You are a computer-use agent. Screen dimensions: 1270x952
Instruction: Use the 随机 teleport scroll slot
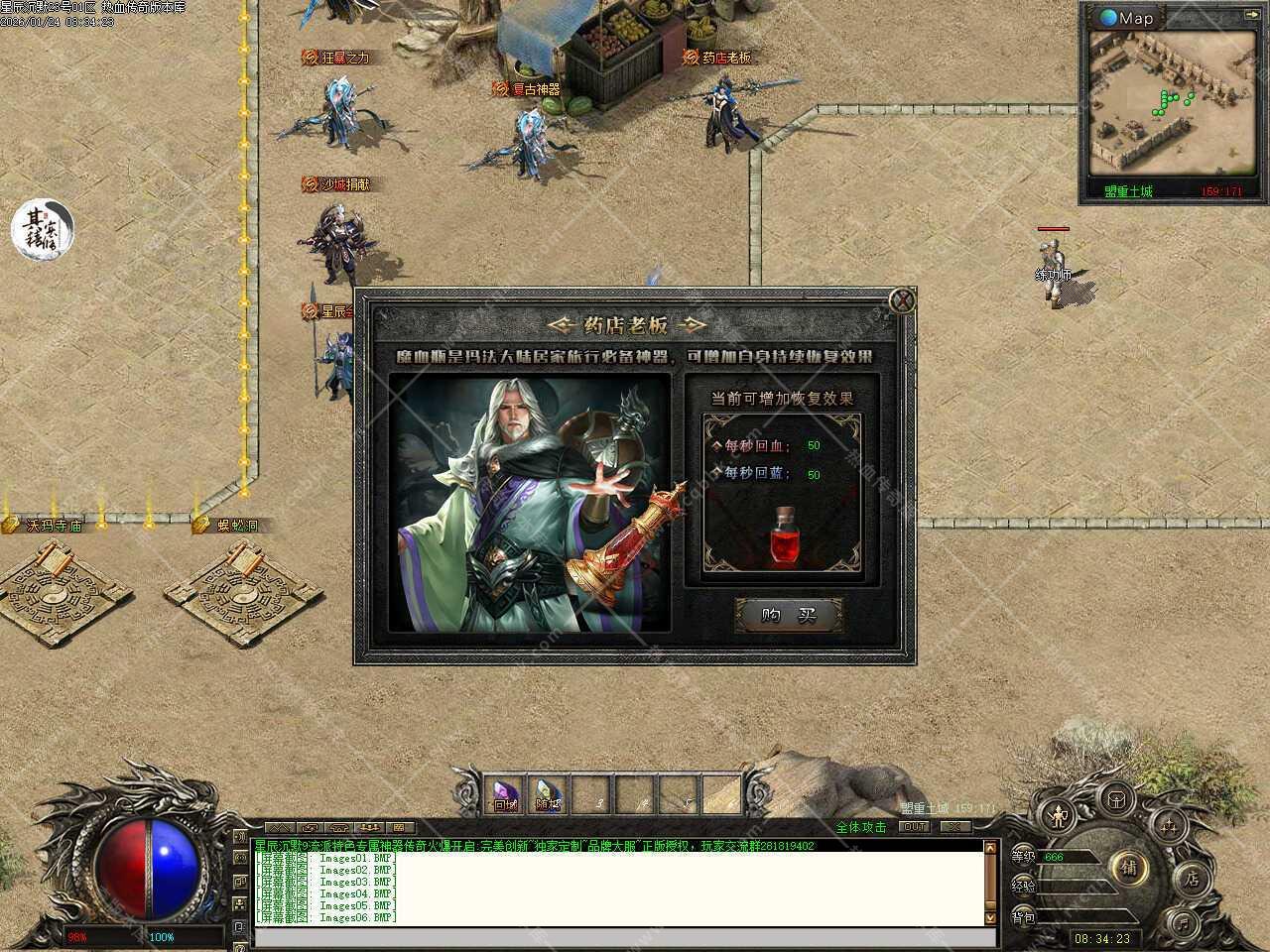point(549,793)
